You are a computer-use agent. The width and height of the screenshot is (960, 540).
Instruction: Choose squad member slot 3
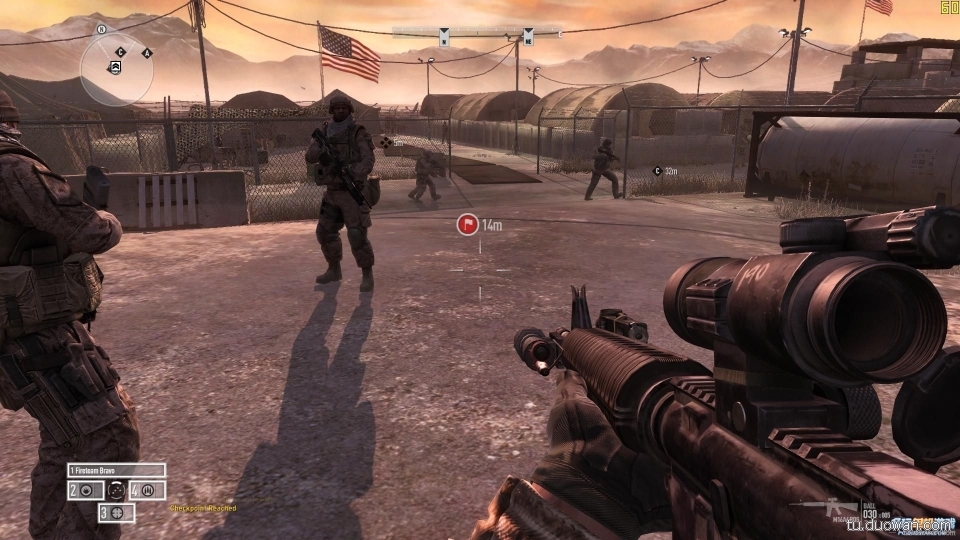(116, 512)
